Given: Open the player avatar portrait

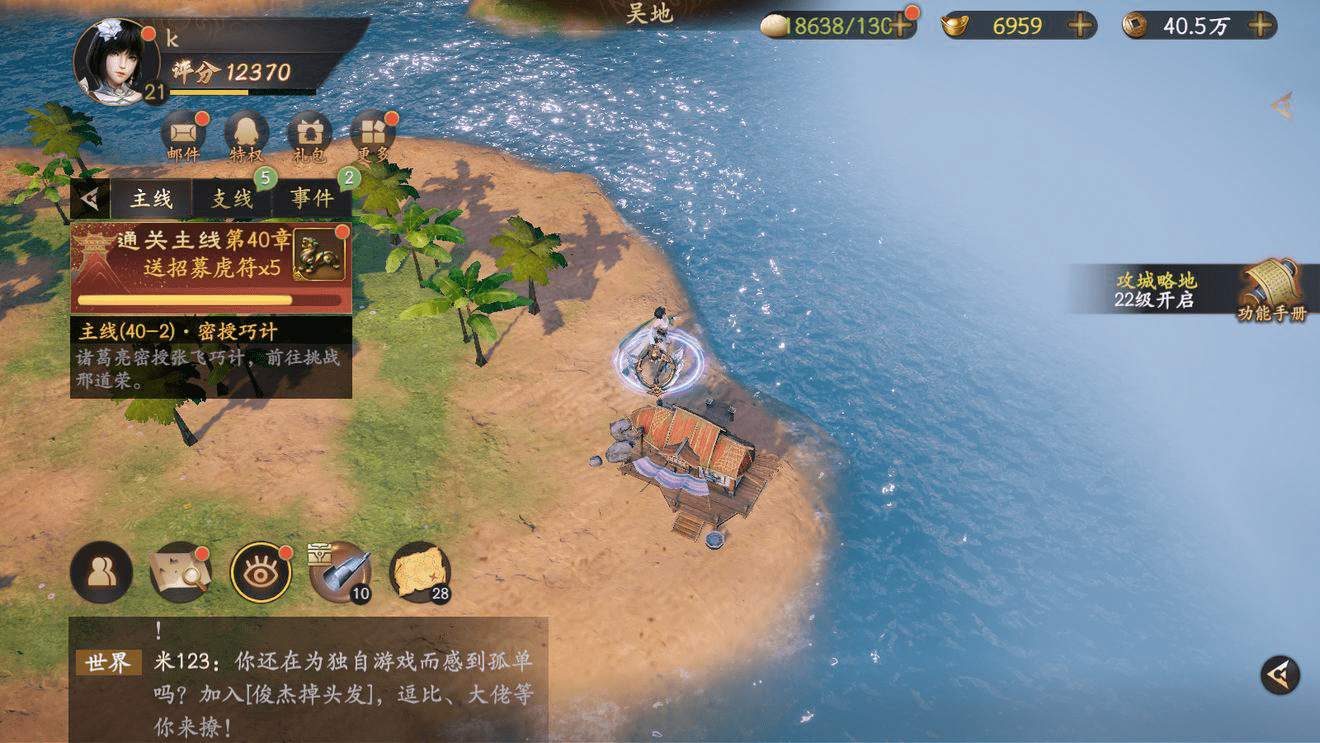Looking at the screenshot, I should [x=116, y=62].
